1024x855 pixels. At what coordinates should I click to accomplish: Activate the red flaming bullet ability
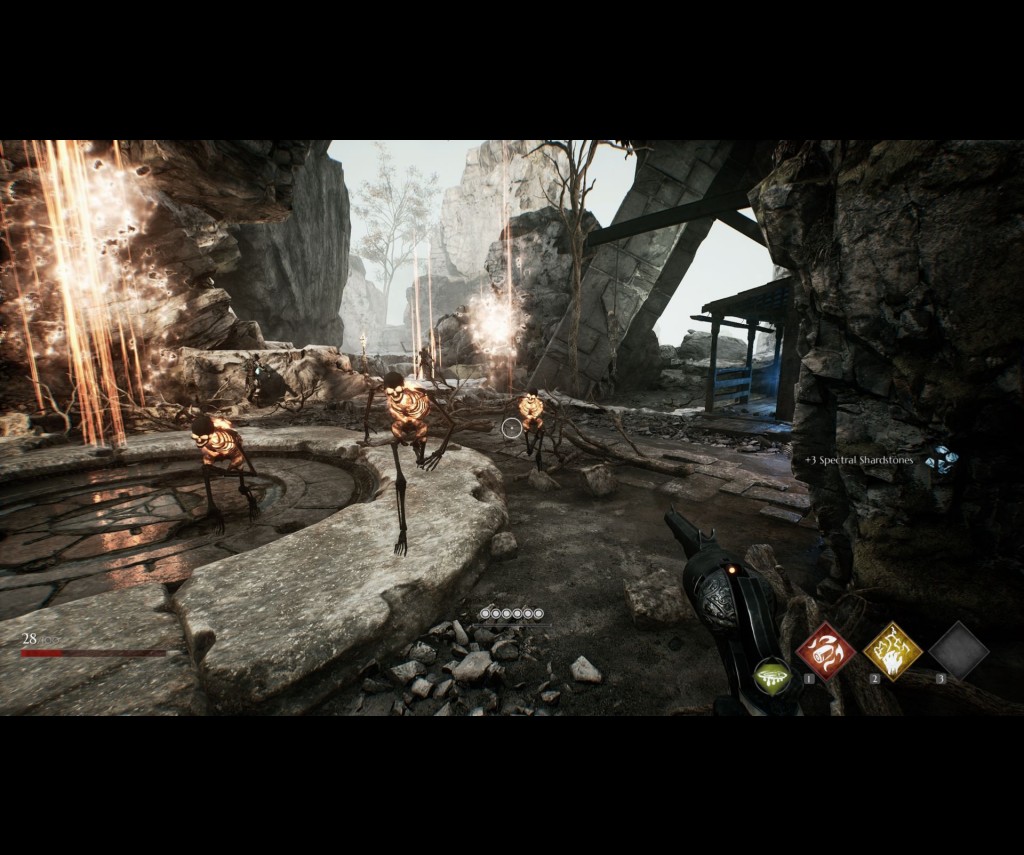coord(825,651)
